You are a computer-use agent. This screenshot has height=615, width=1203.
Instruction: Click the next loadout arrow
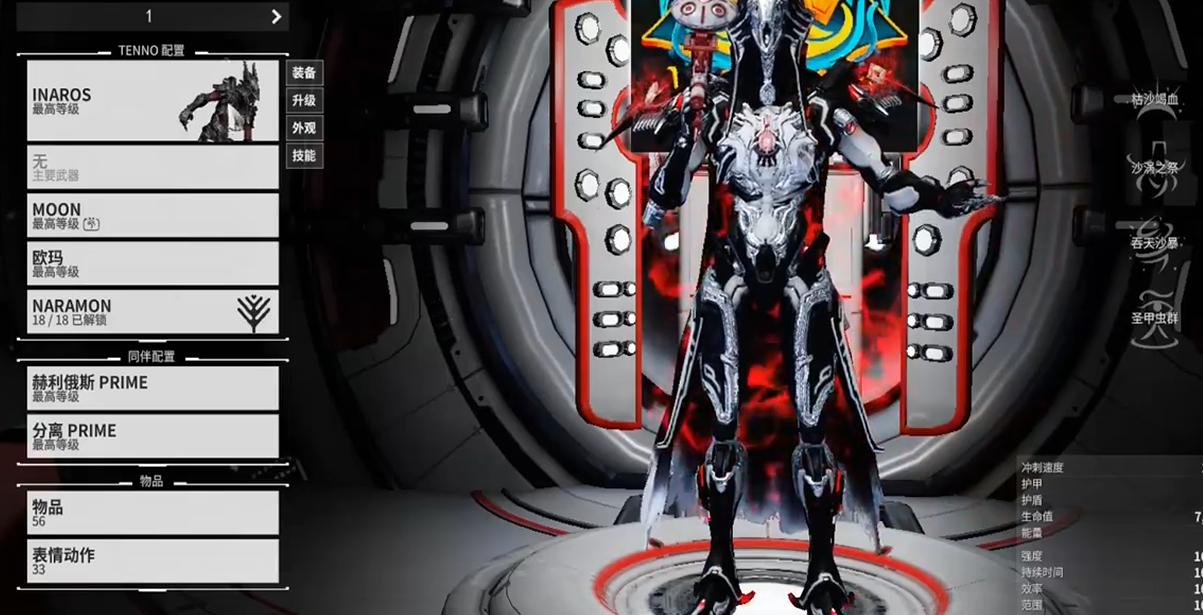(x=276, y=16)
